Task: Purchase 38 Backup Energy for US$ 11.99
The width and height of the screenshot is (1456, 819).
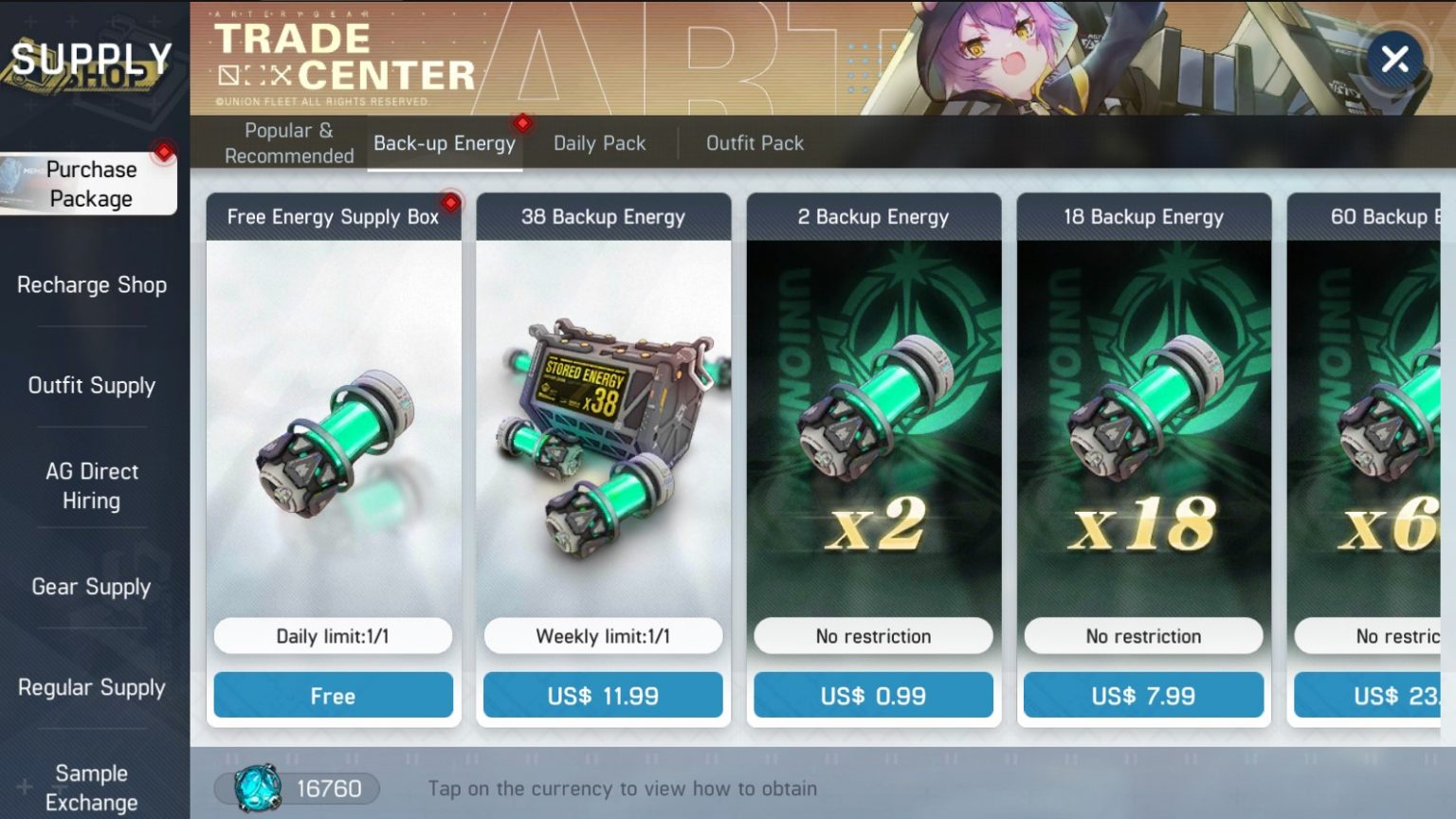Action: pyautogui.click(x=603, y=695)
